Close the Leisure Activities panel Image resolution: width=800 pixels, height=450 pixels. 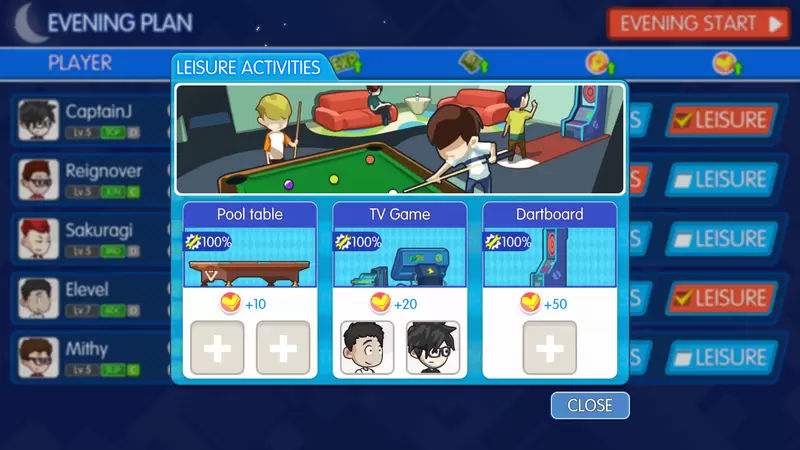coord(590,405)
